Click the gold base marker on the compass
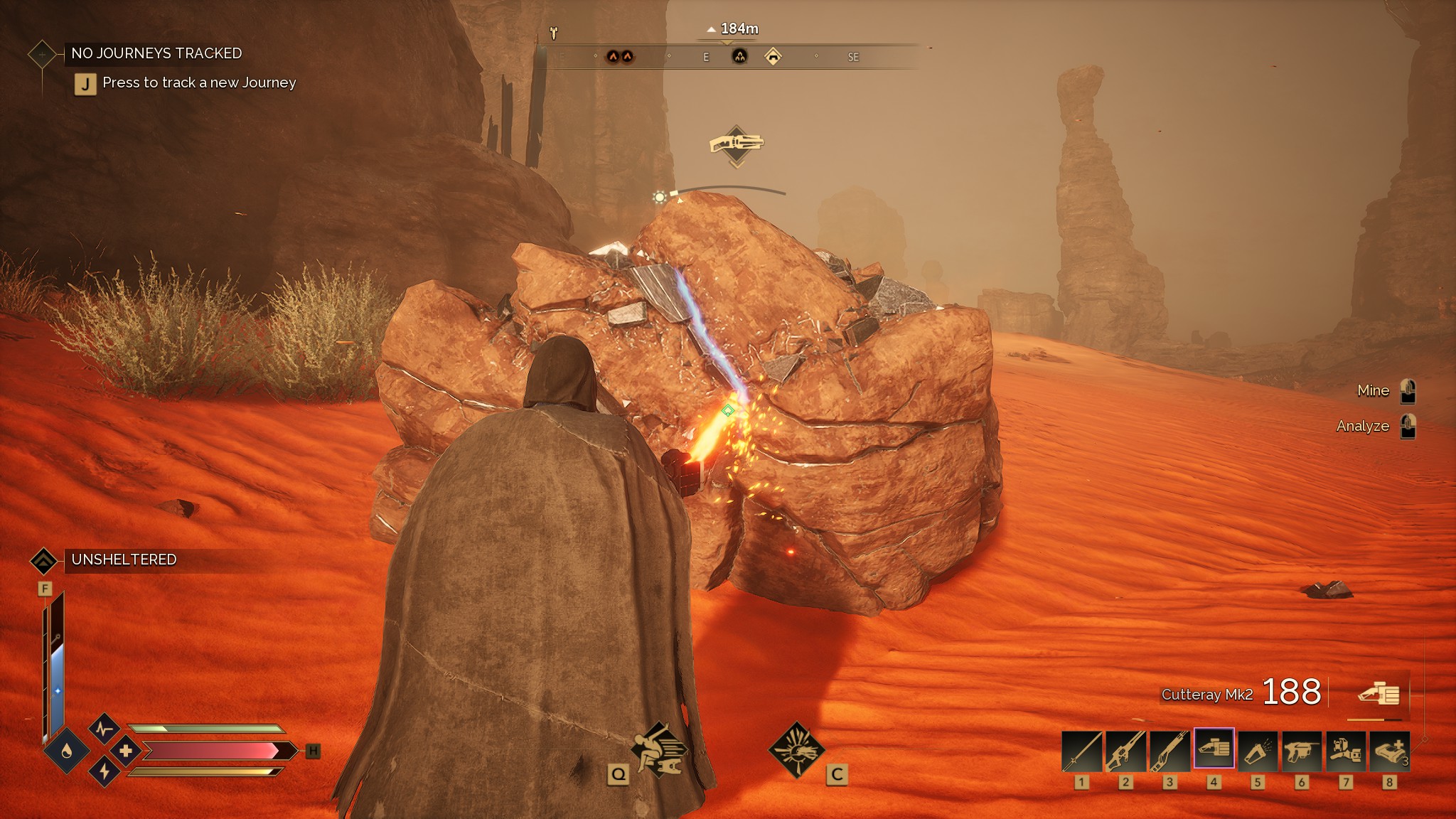 [x=773, y=56]
